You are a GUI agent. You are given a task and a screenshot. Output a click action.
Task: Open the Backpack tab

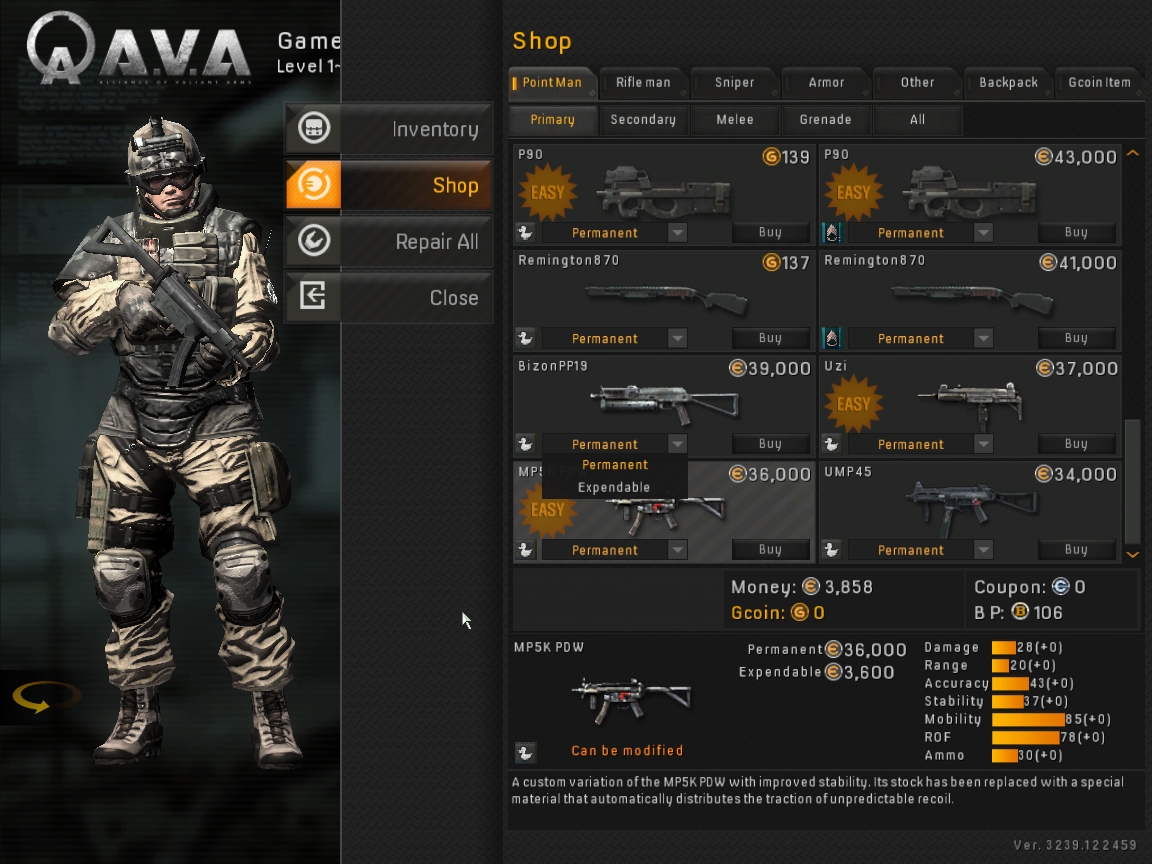pyautogui.click(x=1008, y=83)
